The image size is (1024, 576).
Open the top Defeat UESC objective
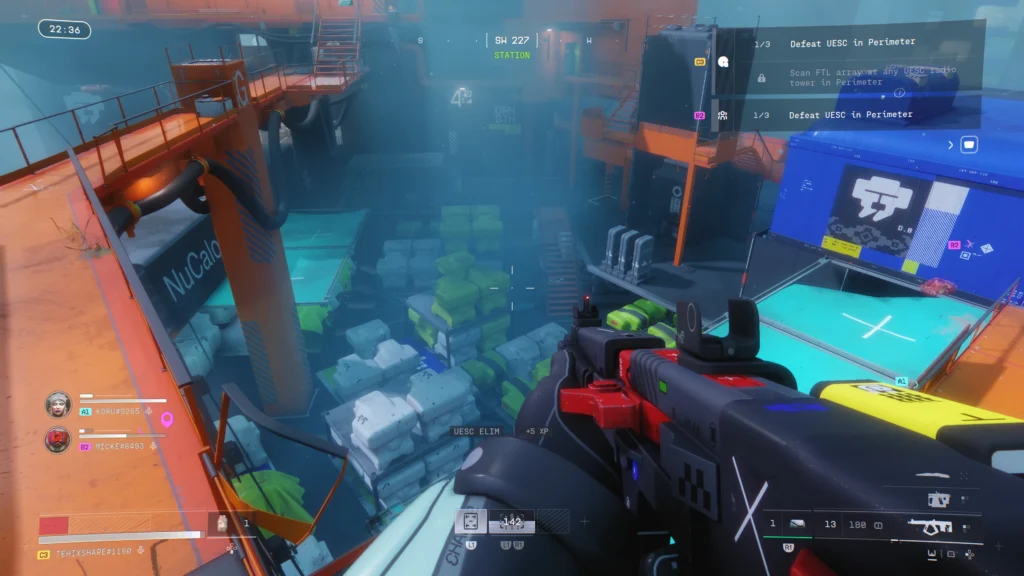tap(851, 43)
